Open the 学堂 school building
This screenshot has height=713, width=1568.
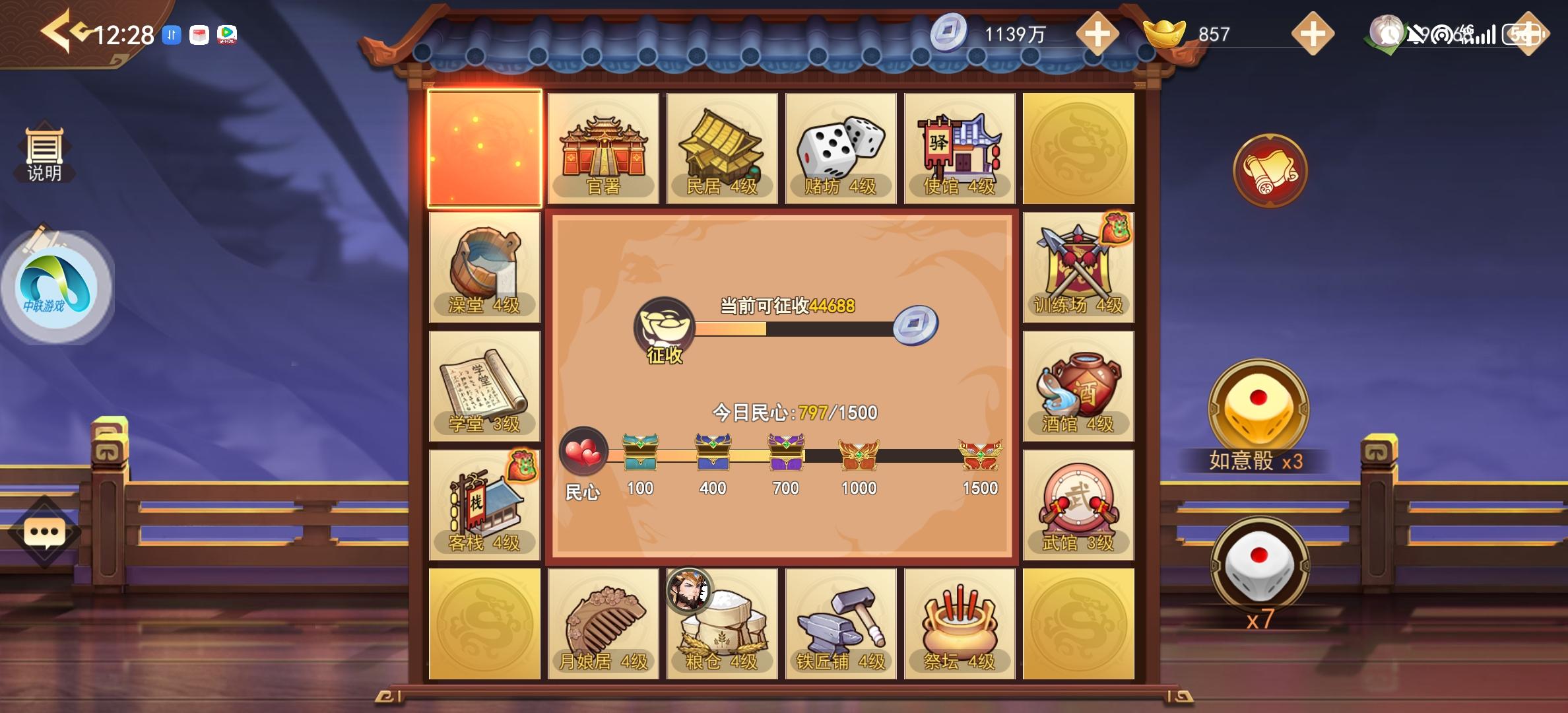tap(484, 385)
